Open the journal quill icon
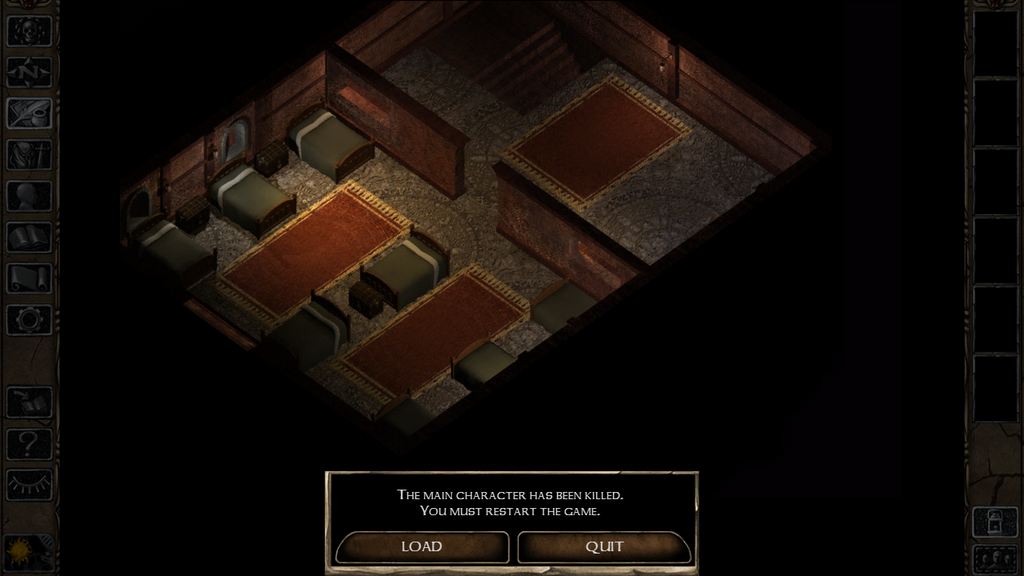 (x=29, y=113)
